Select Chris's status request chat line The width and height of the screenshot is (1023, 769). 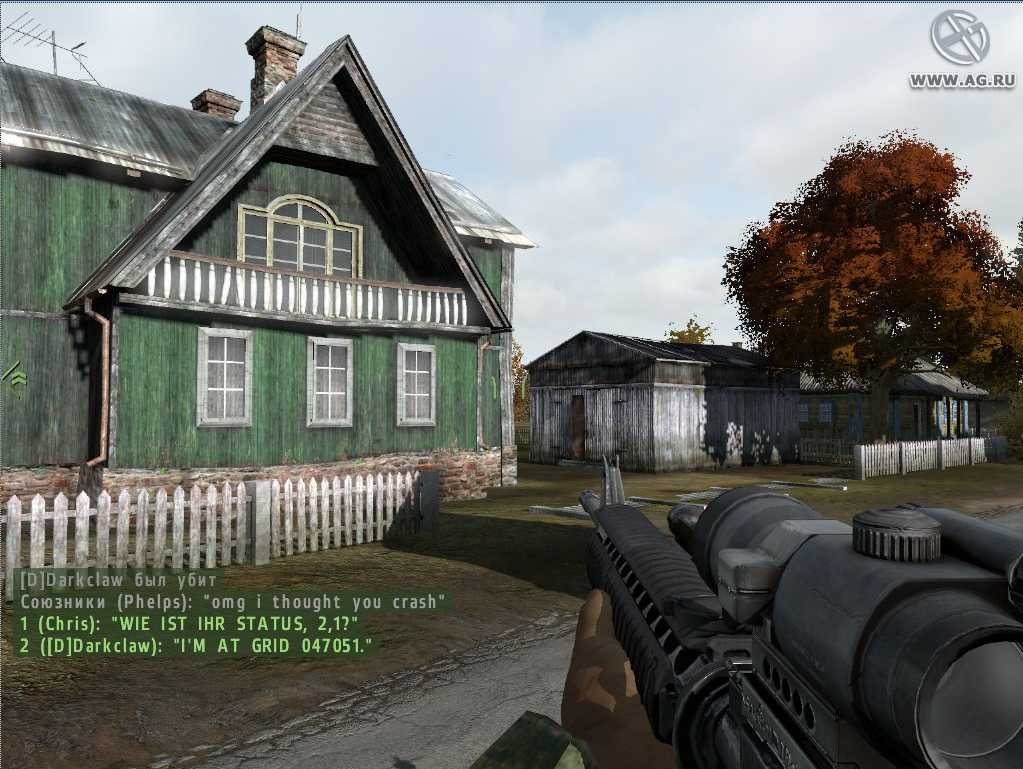pos(189,624)
